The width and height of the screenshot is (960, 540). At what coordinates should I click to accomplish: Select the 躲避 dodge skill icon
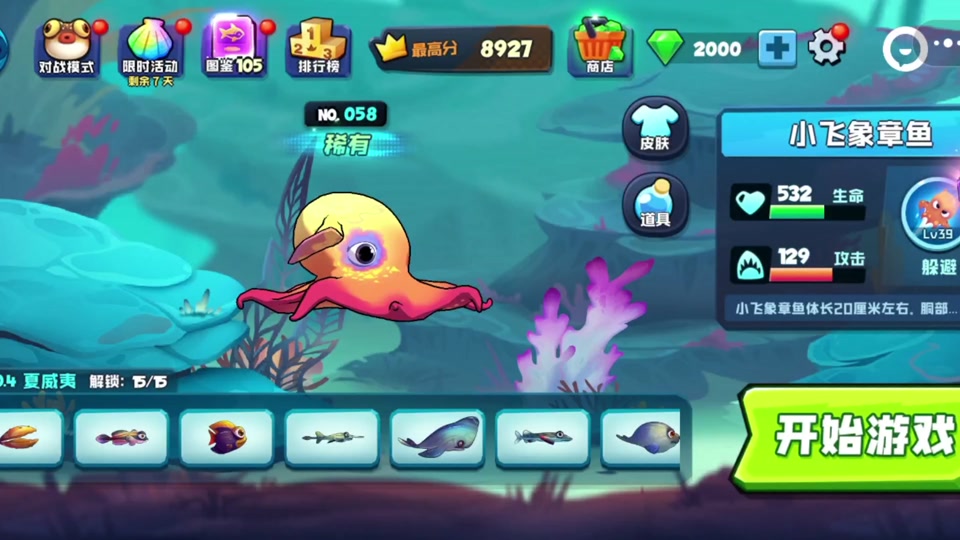point(938,220)
